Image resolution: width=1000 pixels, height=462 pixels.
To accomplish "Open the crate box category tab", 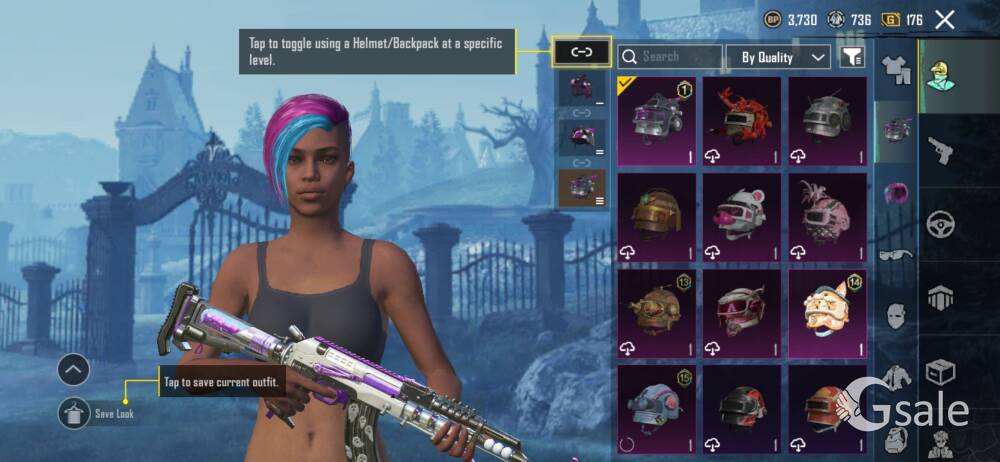I will [x=940, y=372].
